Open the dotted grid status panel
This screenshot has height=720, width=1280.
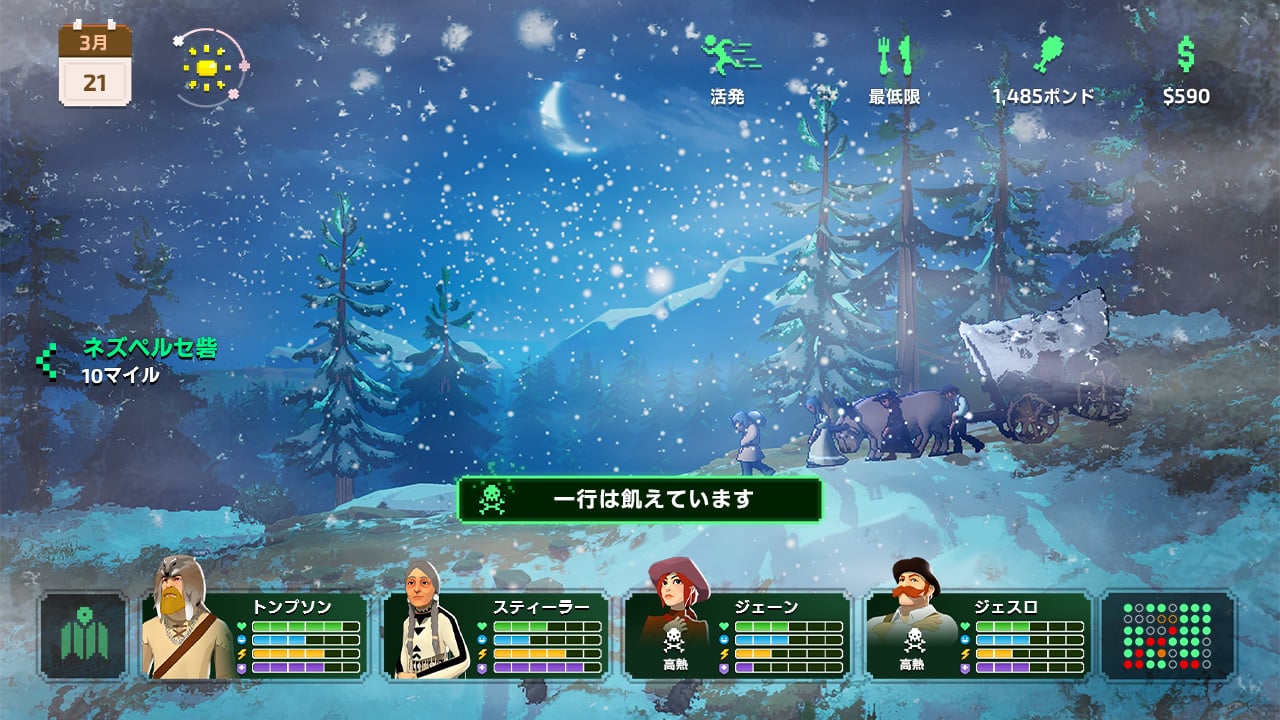click(1168, 636)
